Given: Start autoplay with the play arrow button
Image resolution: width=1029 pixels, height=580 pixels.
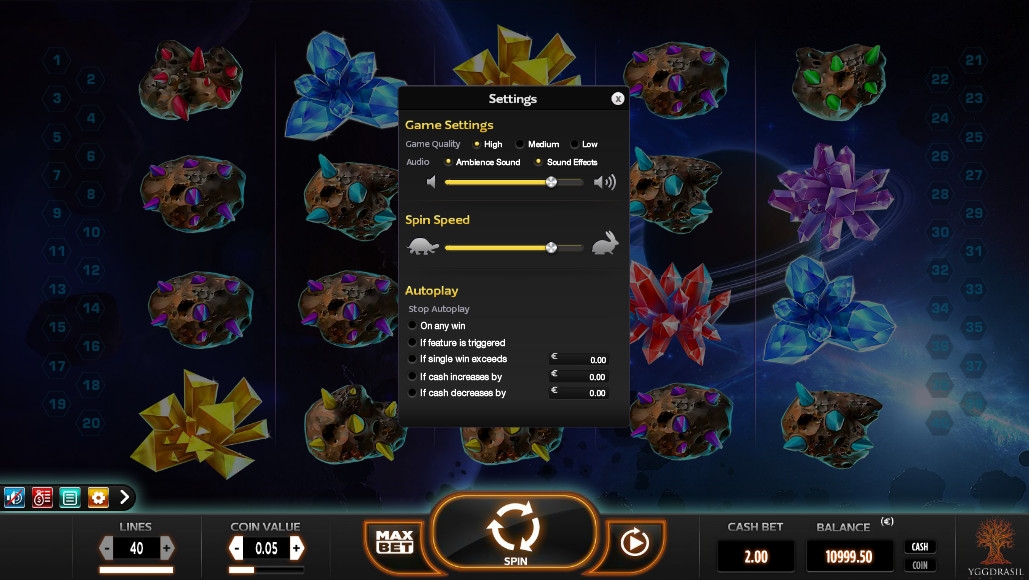Looking at the screenshot, I should tap(634, 542).
